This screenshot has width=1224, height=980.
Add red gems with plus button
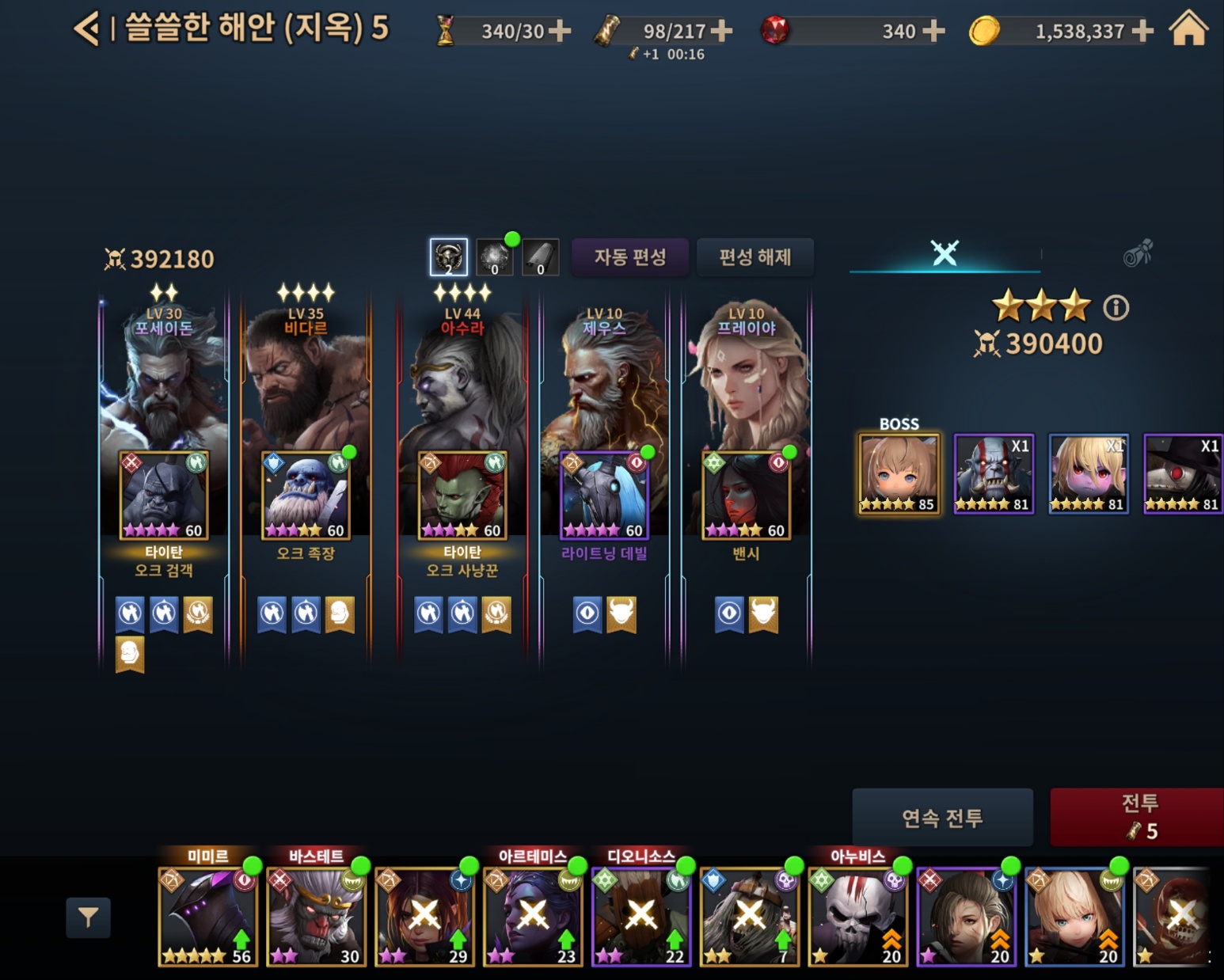tap(934, 31)
